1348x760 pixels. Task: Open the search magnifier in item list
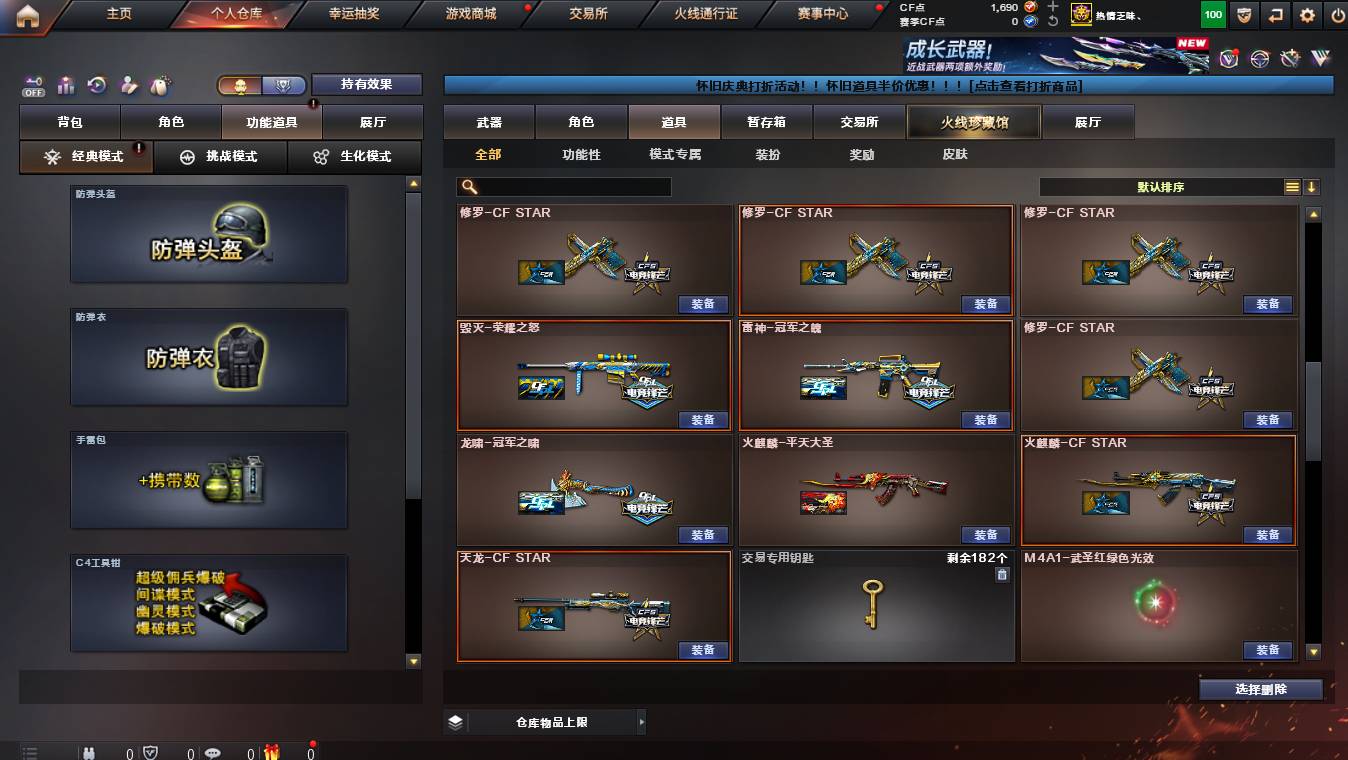[467, 186]
